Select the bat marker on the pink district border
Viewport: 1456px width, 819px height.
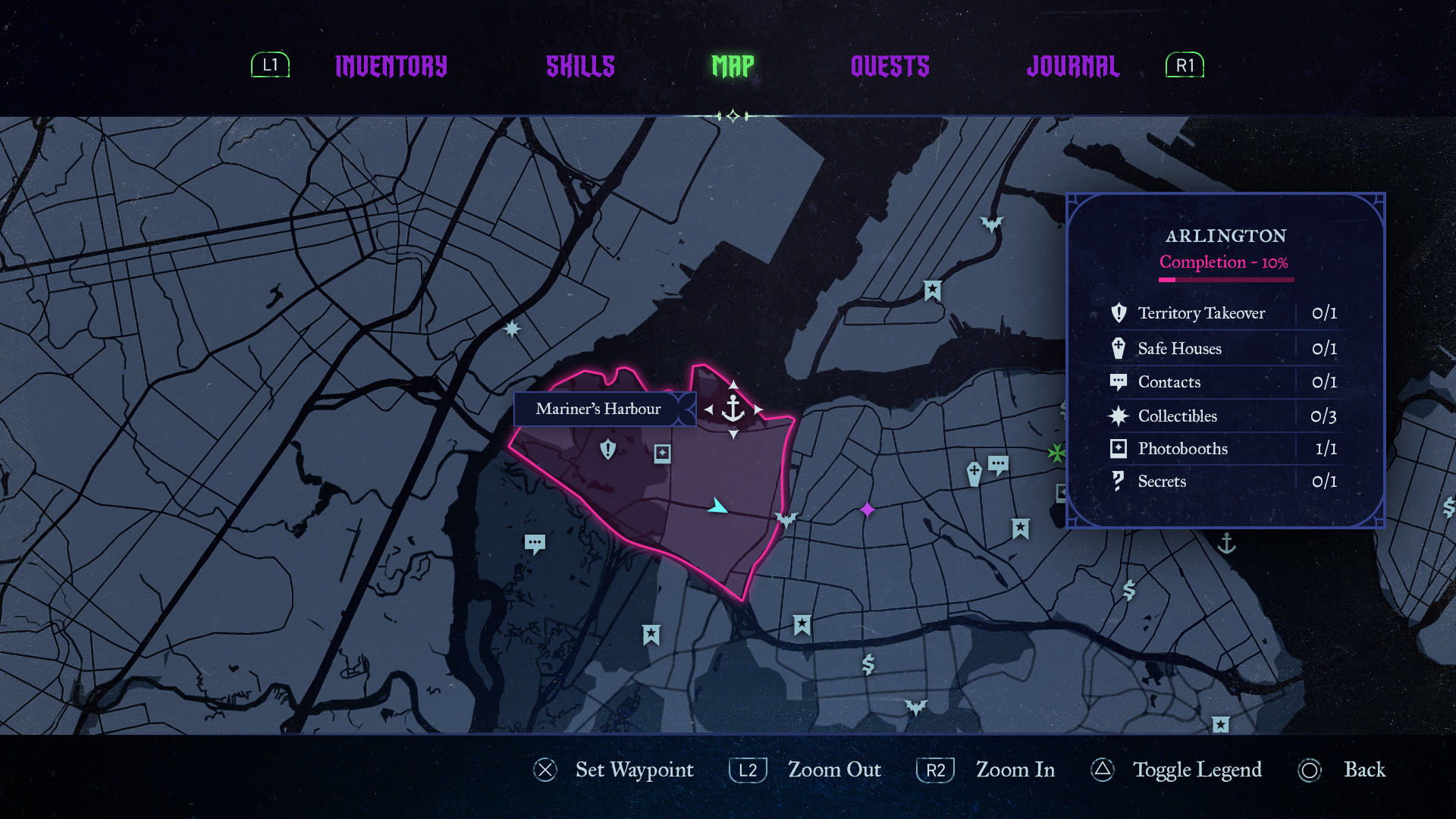(786, 519)
